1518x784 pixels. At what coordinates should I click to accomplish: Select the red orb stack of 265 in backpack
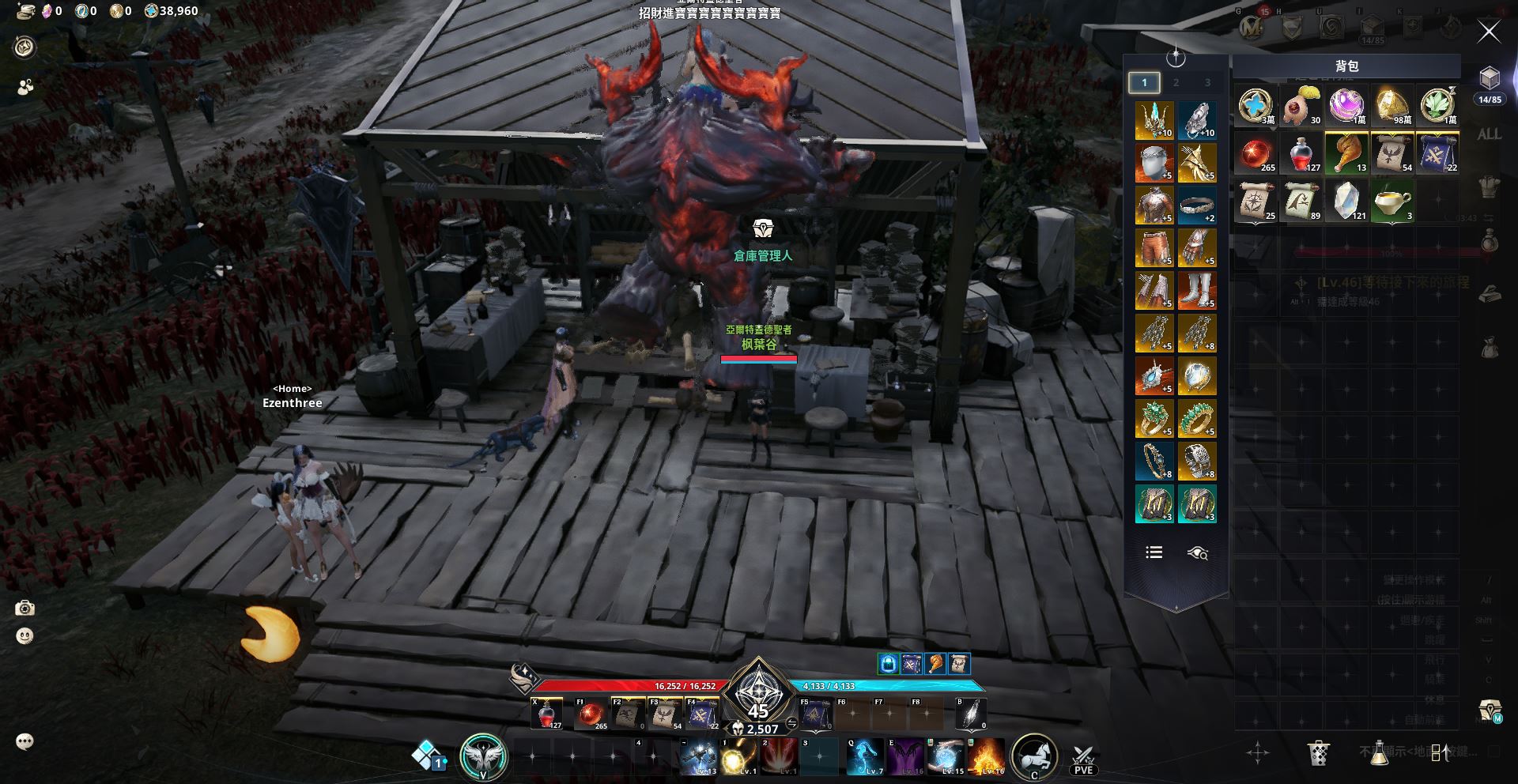1256,153
